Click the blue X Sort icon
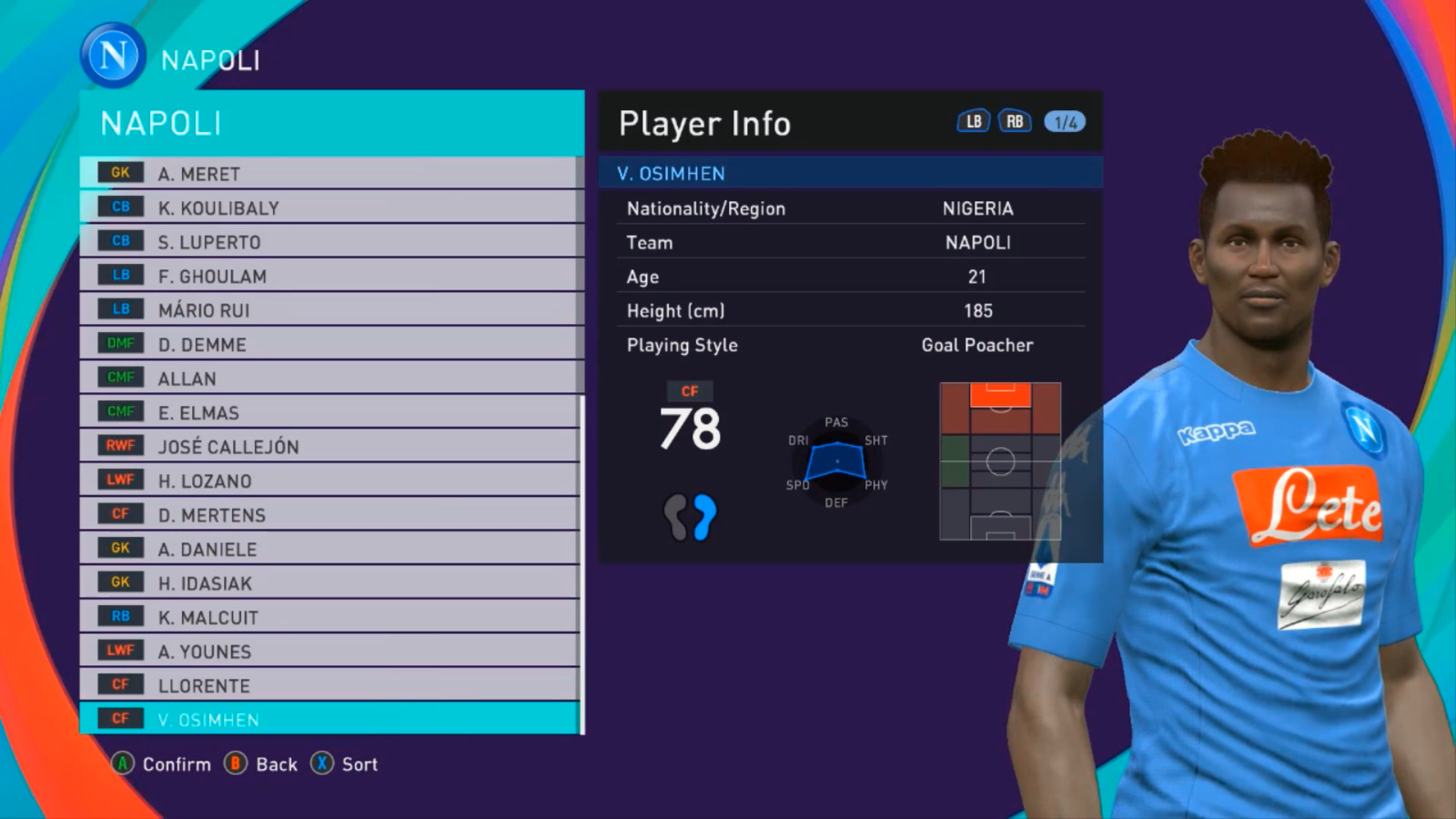 321,764
